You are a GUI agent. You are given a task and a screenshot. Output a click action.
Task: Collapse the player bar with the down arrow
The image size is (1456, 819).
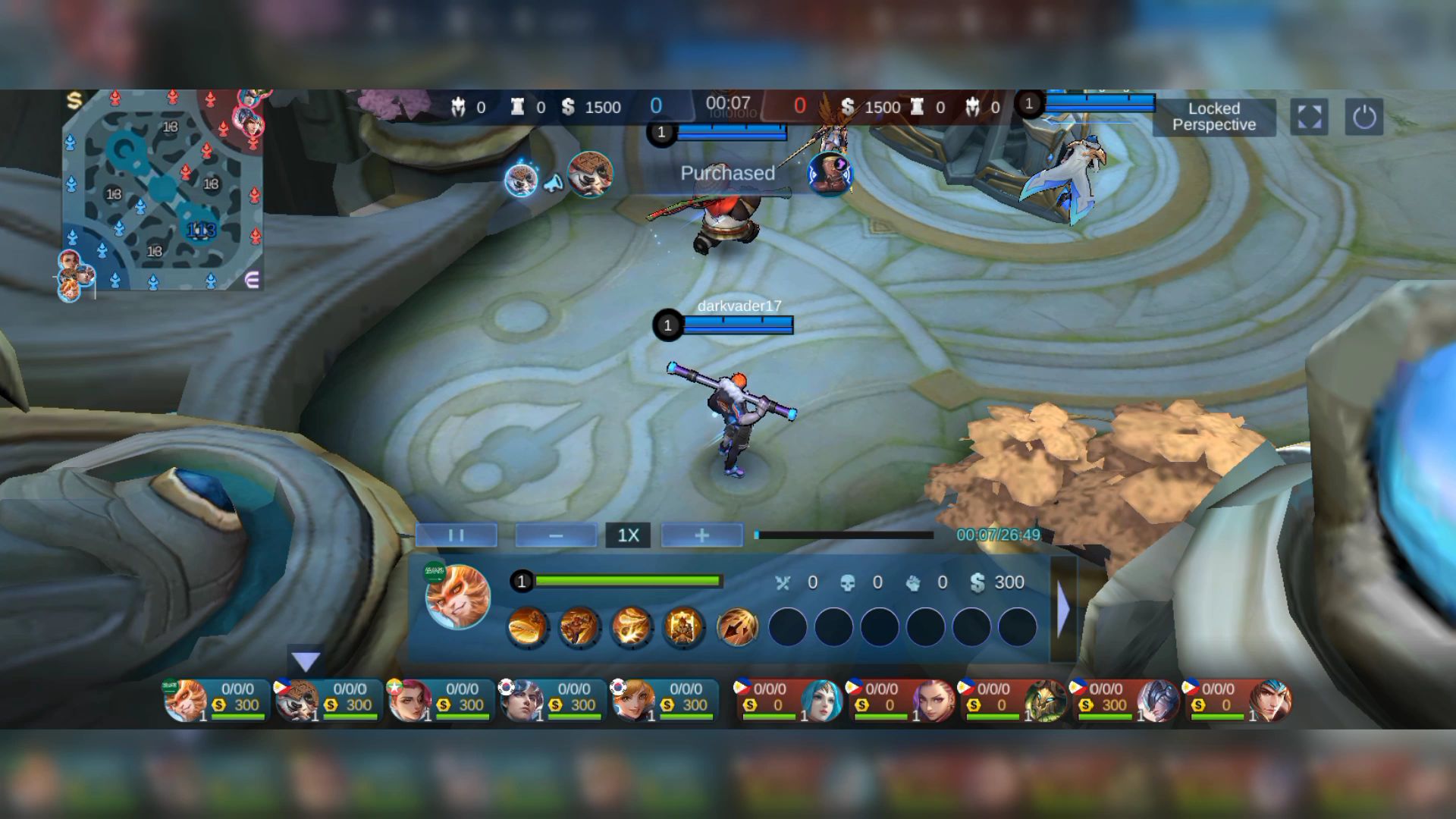(x=306, y=662)
